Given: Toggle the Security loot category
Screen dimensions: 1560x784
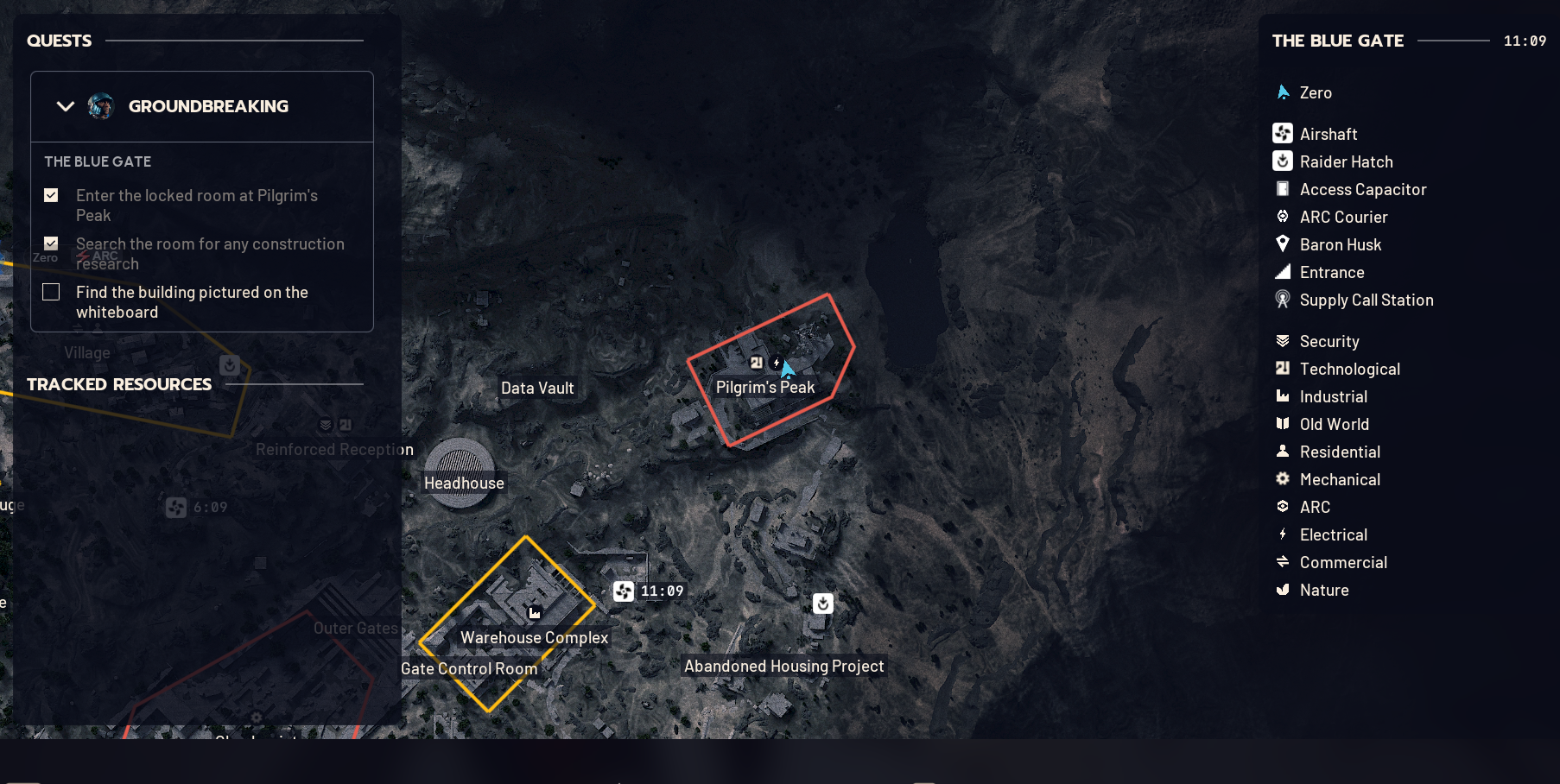Looking at the screenshot, I should tap(1329, 341).
